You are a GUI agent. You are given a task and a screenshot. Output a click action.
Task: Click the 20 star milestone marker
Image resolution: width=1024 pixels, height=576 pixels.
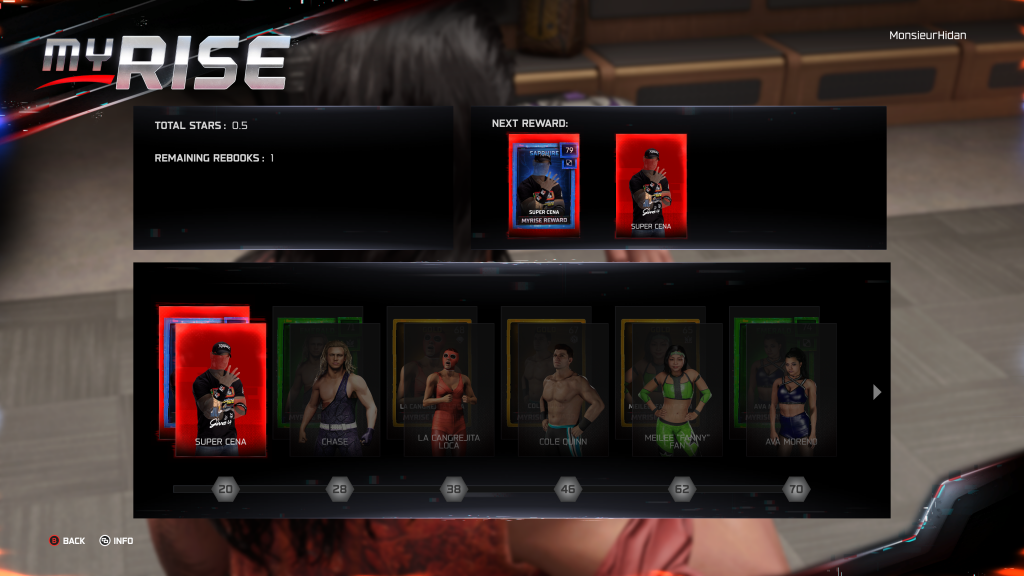click(x=226, y=489)
